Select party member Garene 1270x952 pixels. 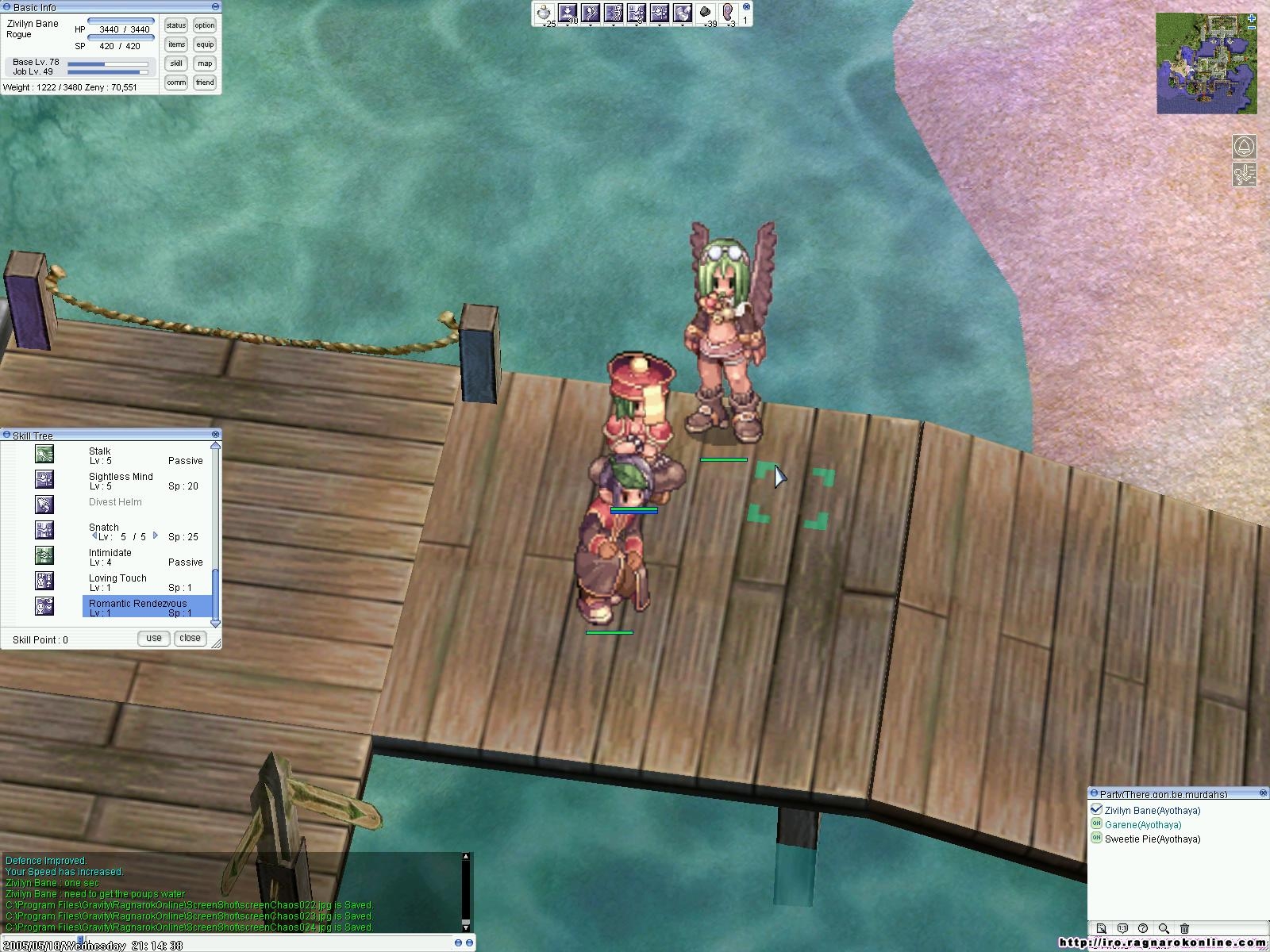point(1142,824)
